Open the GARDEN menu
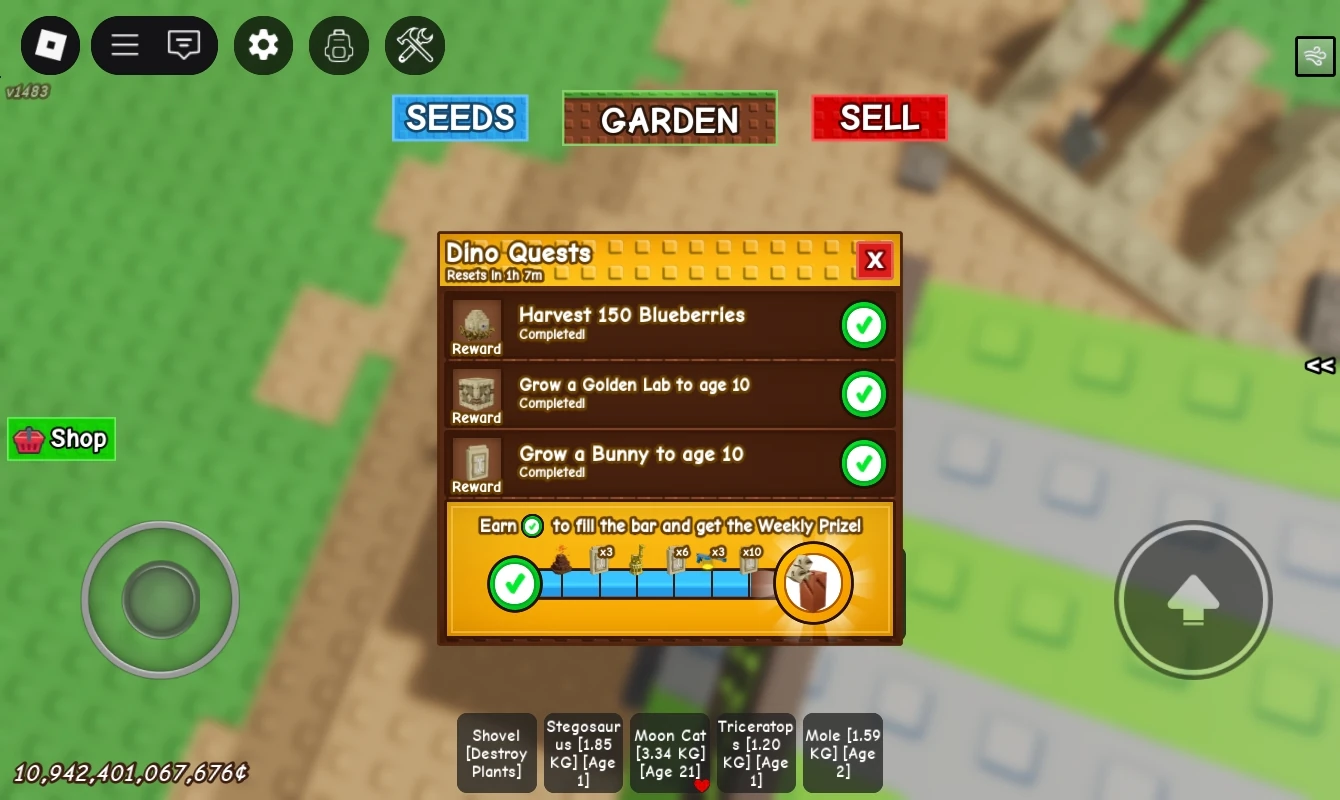Viewport: 1340px width, 800px height. pyautogui.click(x=669, y=119)
